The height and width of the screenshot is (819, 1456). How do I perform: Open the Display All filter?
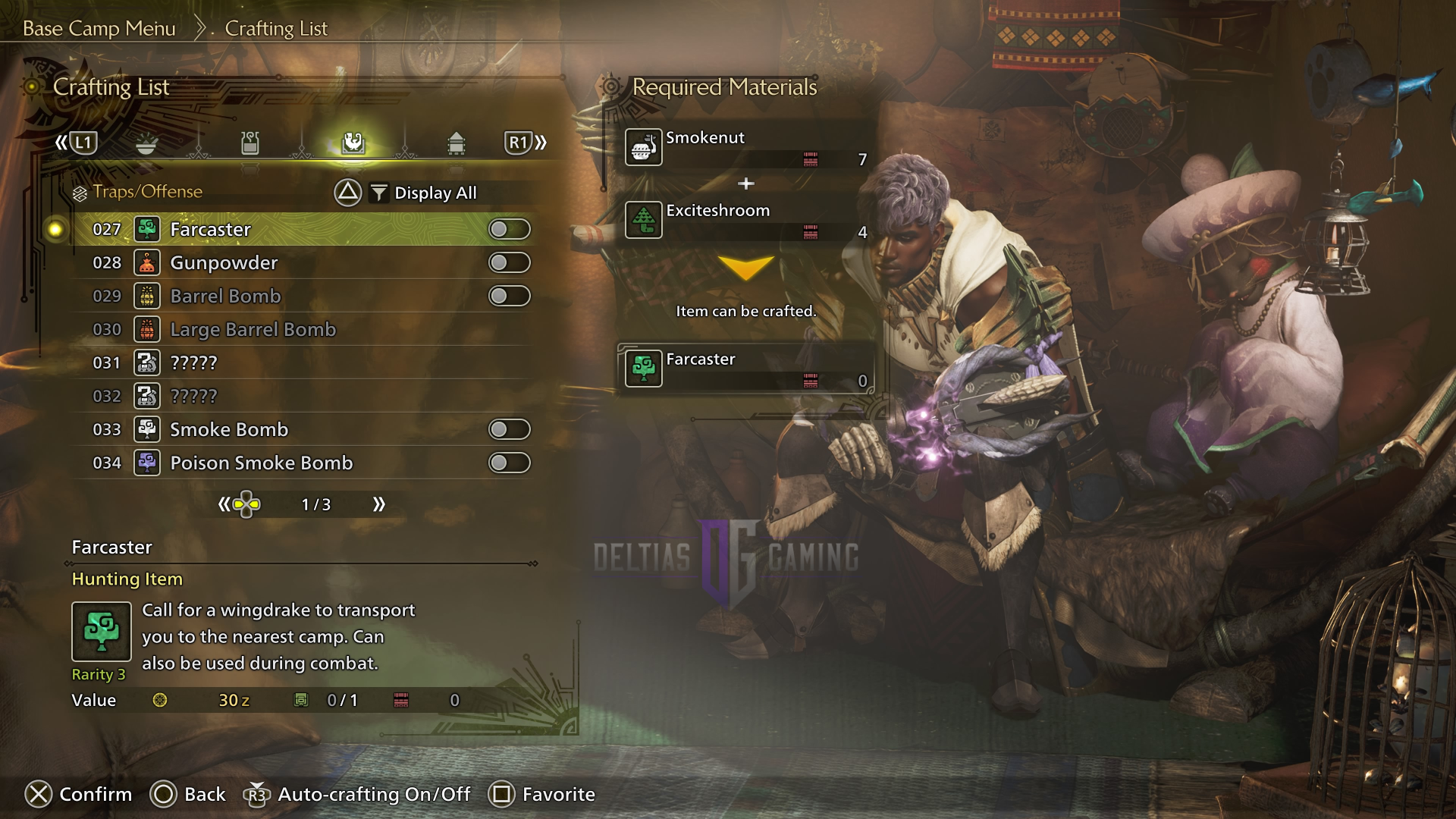tap(423, 193)
